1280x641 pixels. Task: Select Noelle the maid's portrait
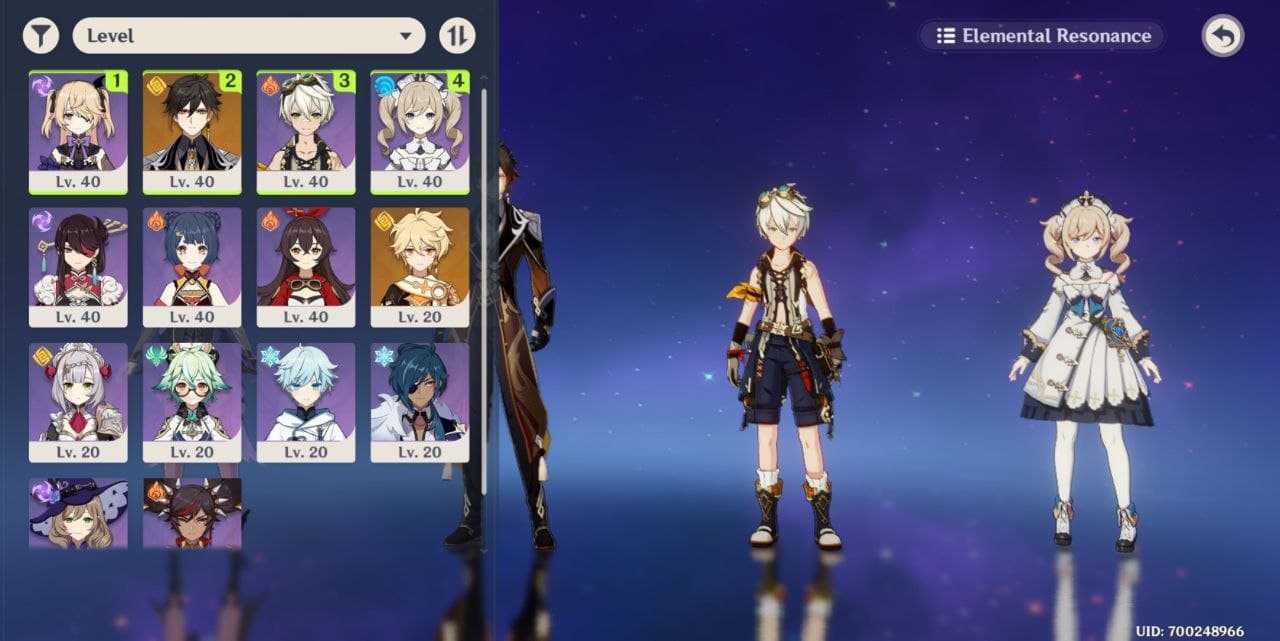point(78,402)
